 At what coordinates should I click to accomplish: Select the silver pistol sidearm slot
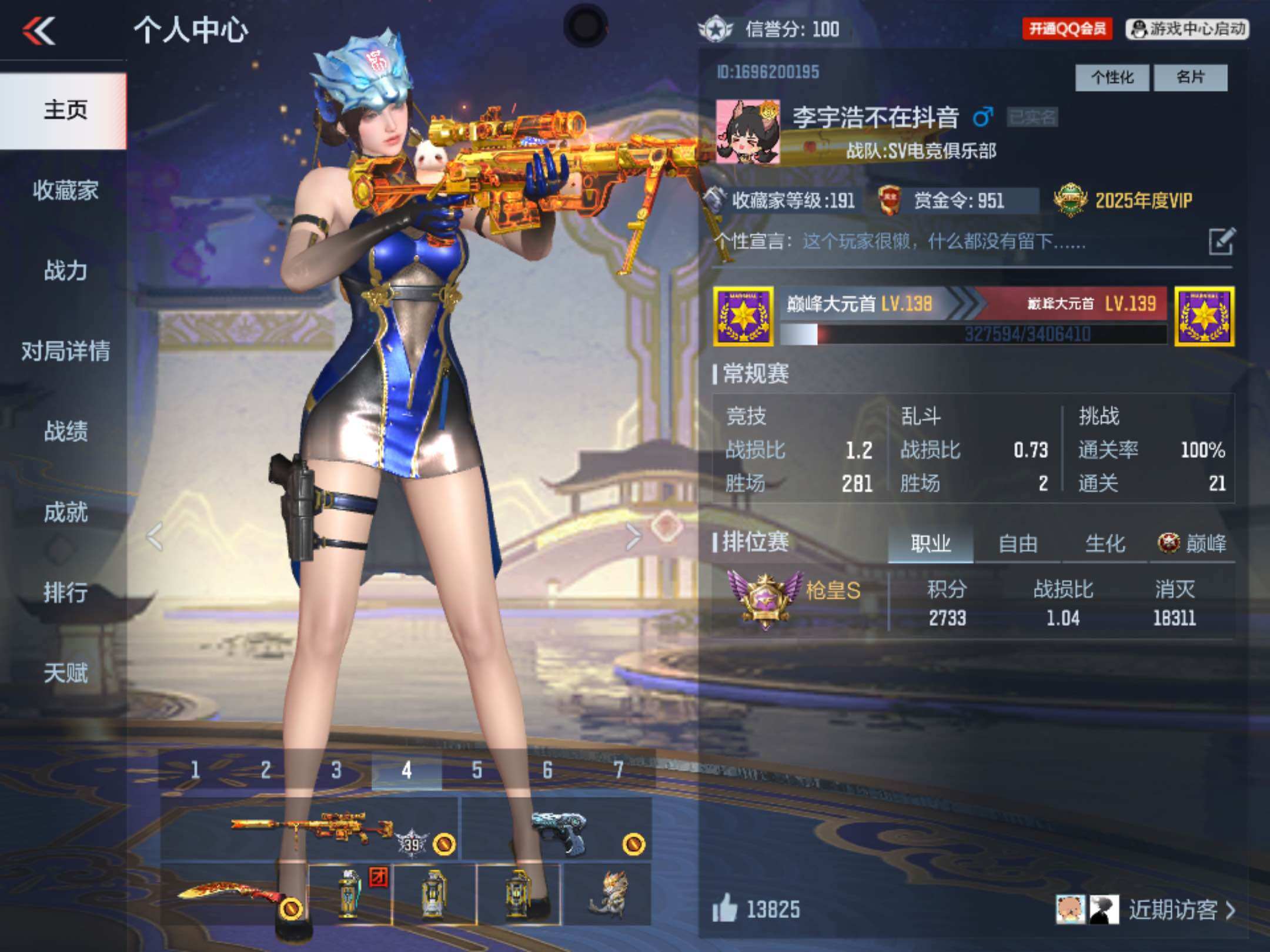pyautogui.click(x=557, y=829)
